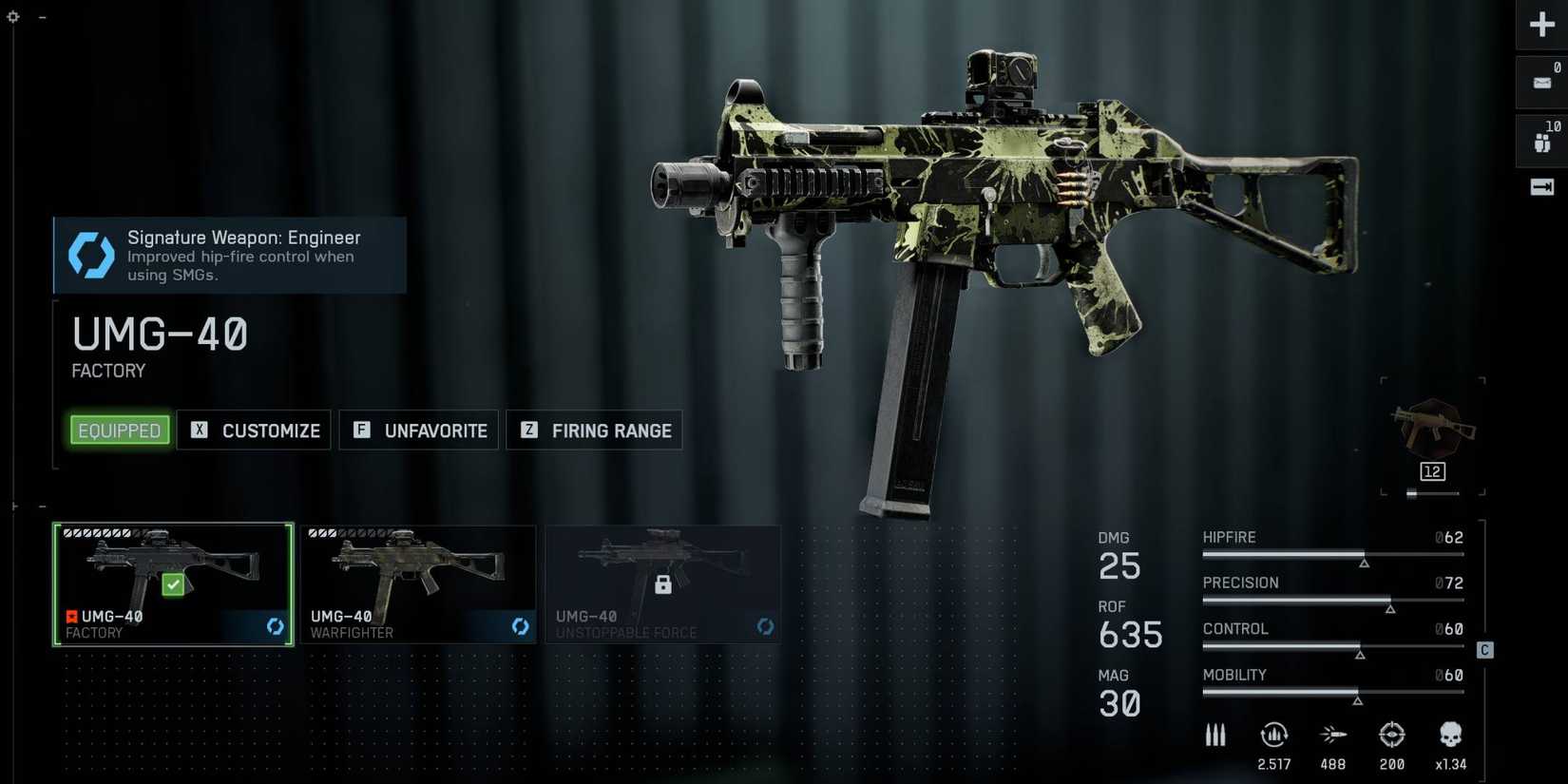
Task: Open CUSTOMIZE for the UMG-40
Action: click(254, 430)
